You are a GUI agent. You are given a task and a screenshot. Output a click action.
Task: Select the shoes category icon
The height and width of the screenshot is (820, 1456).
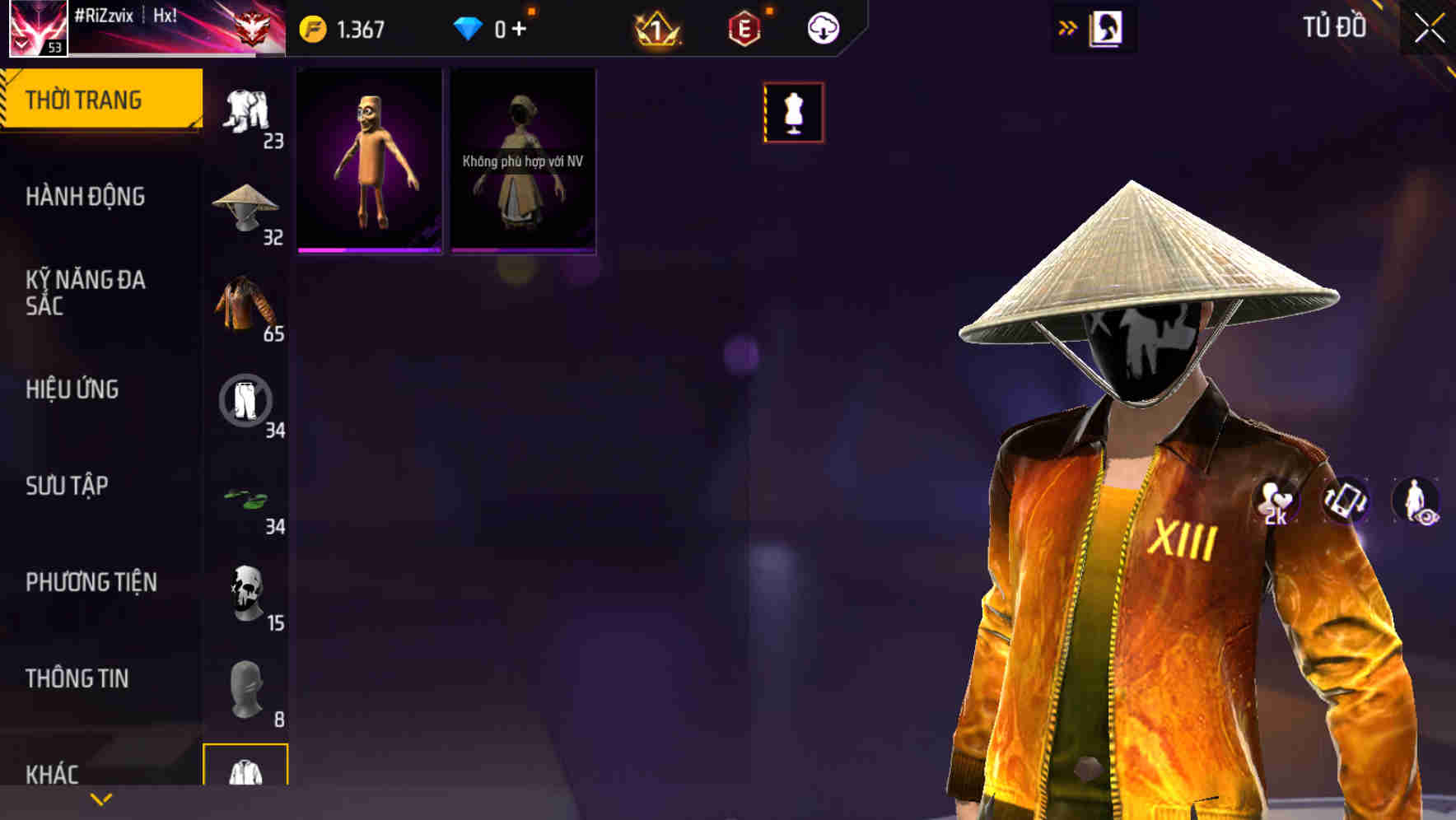pos(245,496)
